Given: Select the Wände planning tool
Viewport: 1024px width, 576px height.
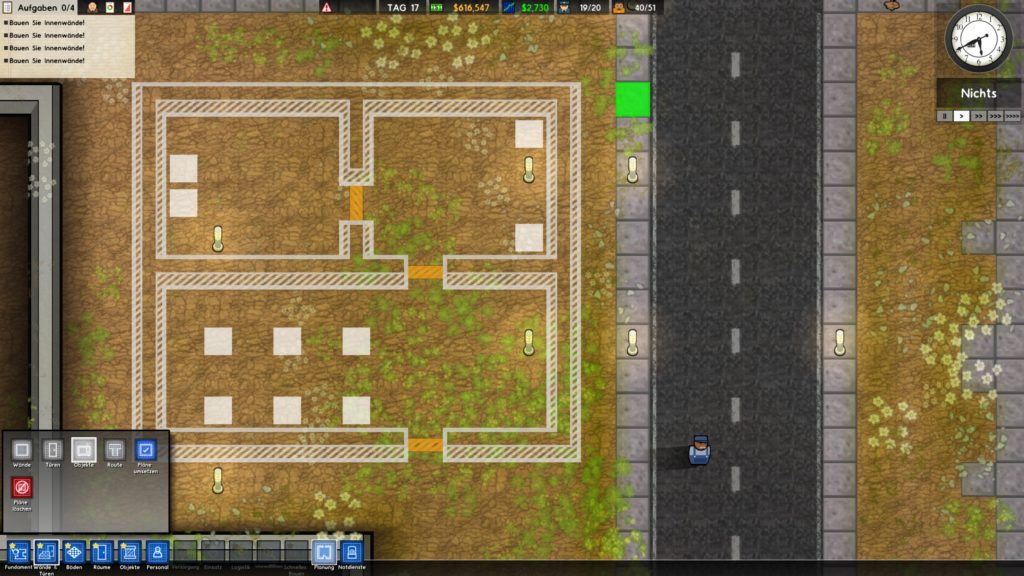Looking at the screenshot, I should click(x=22, y=450).
